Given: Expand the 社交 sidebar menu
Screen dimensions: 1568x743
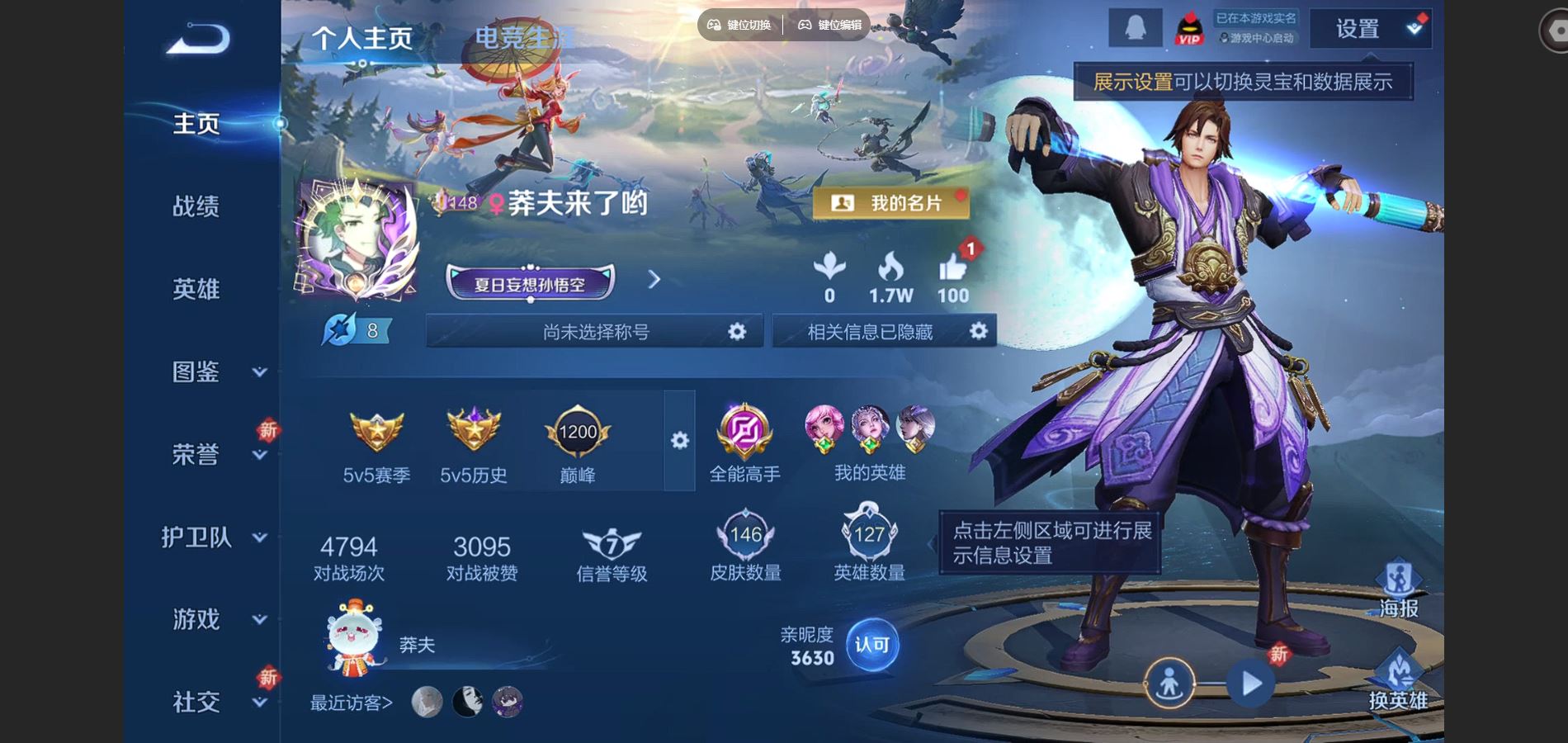Looking at the screenshot, I should (x=213, y=702).
